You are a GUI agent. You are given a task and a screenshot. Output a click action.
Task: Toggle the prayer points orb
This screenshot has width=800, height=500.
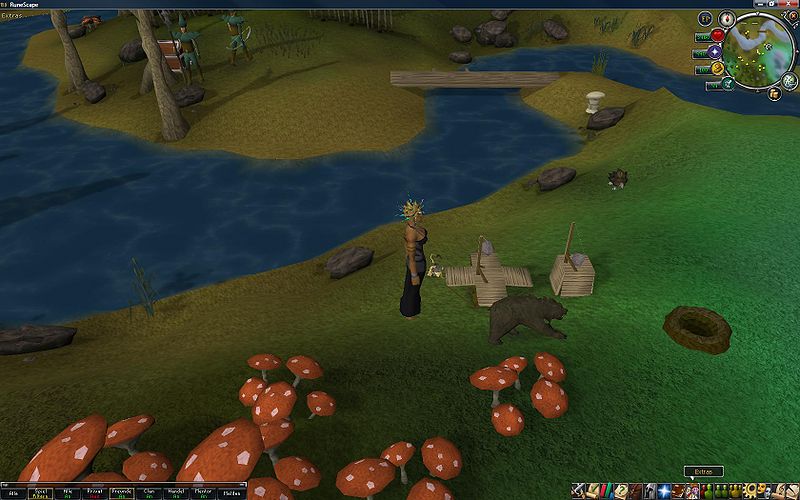(714, 51)
